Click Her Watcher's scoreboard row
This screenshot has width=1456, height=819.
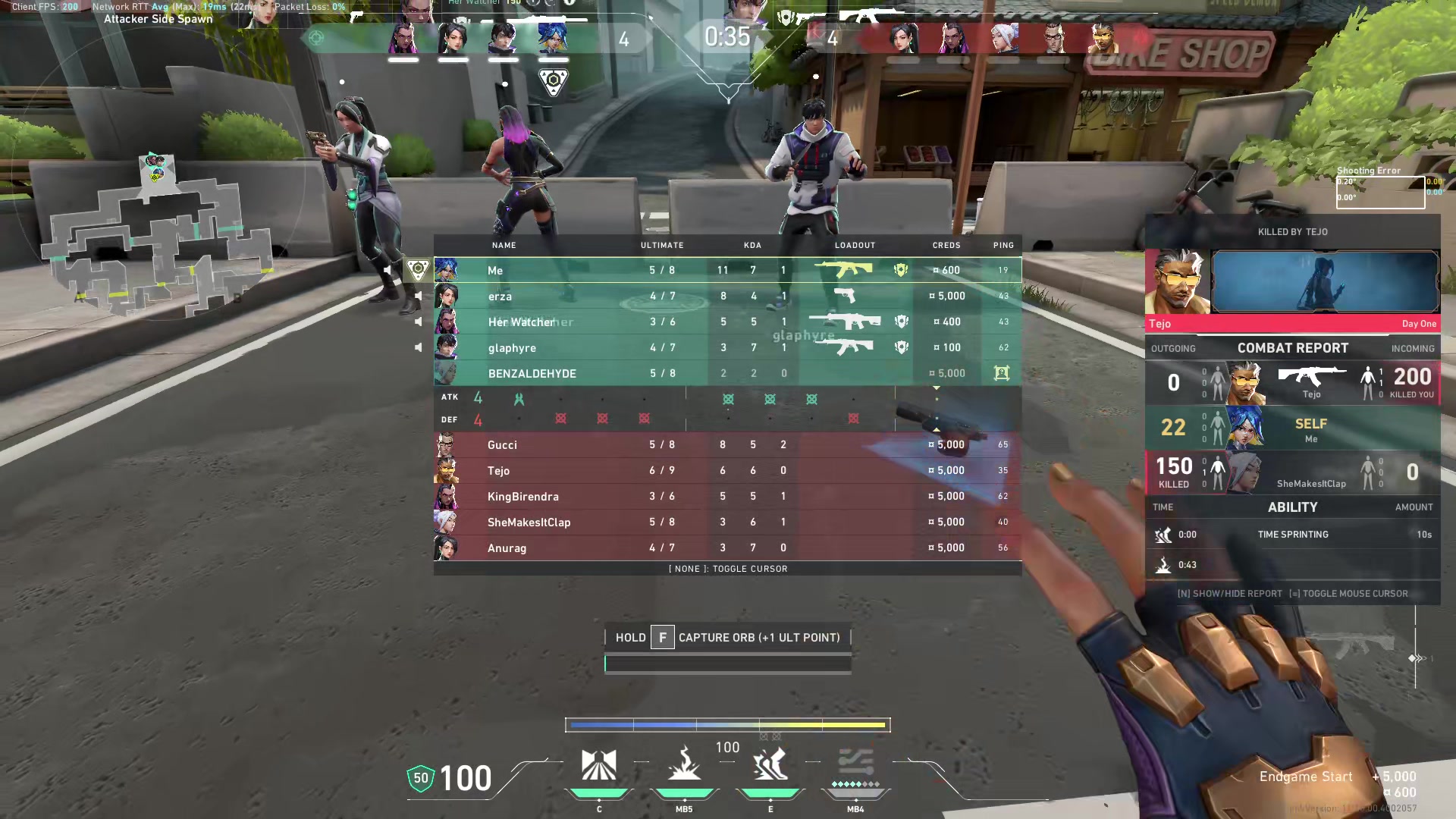coord(728,322)
